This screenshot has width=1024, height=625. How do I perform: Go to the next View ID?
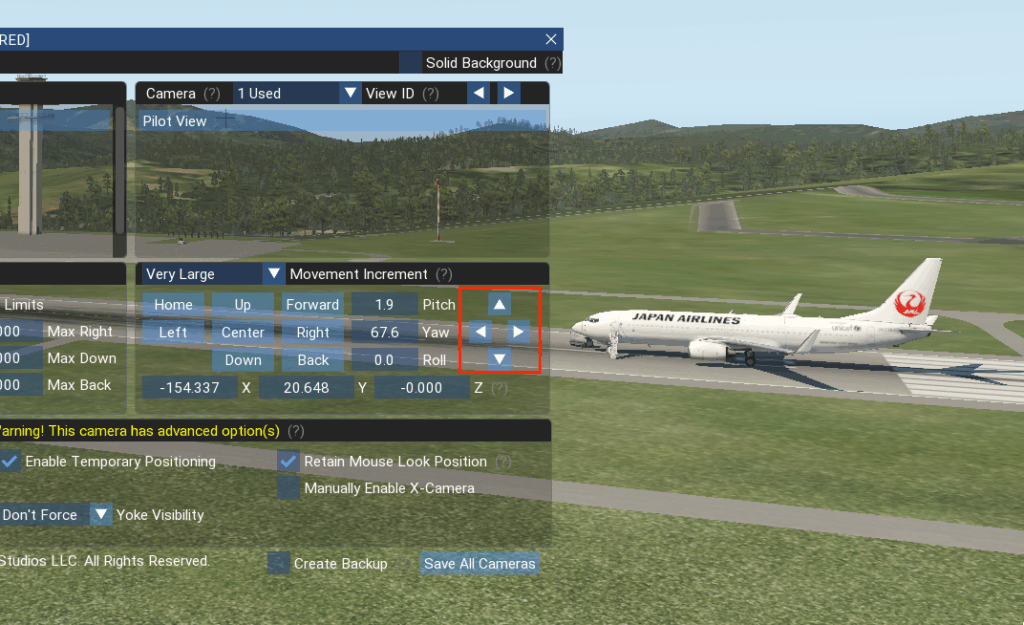point(509,93)
